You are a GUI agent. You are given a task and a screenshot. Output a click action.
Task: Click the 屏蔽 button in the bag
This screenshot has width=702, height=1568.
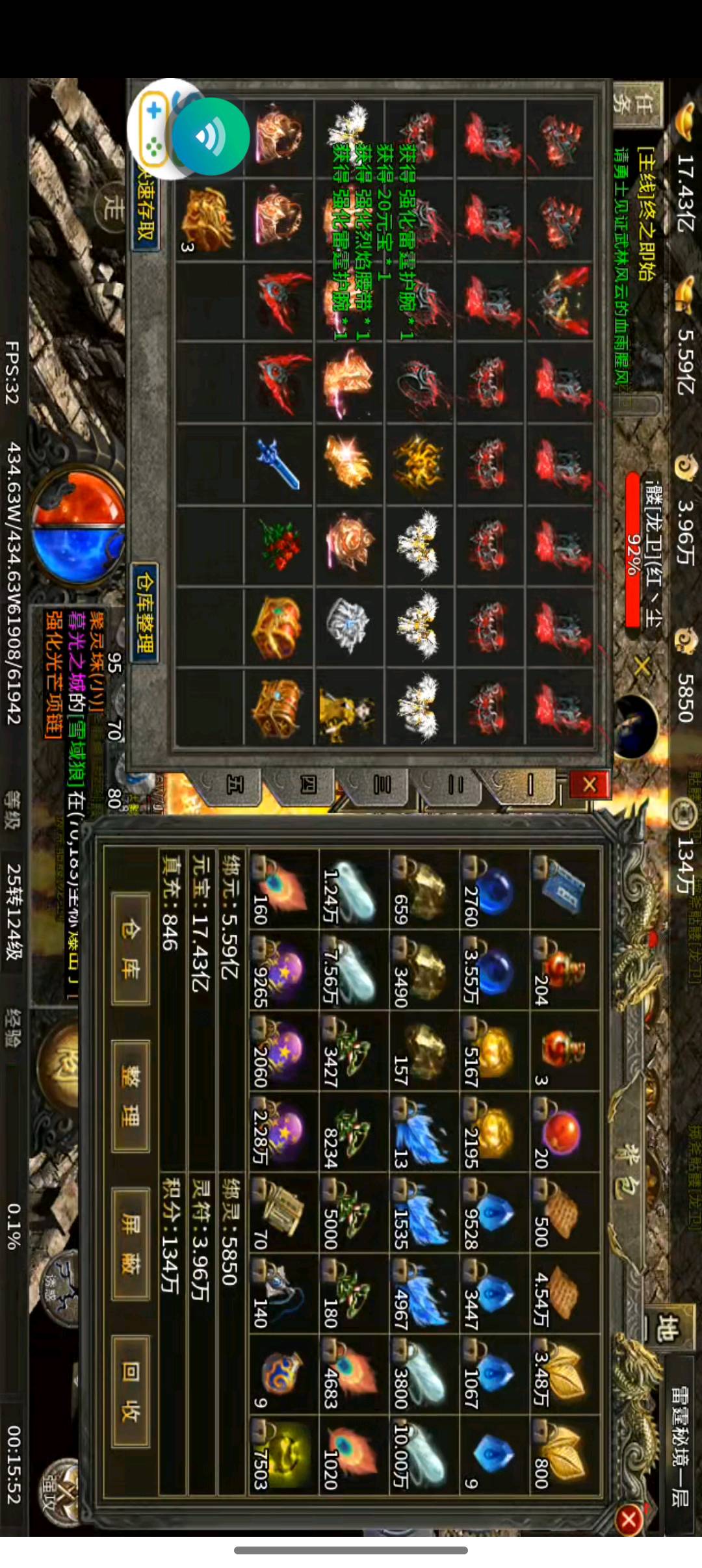pyautogui.click(x=131, y=1244)
